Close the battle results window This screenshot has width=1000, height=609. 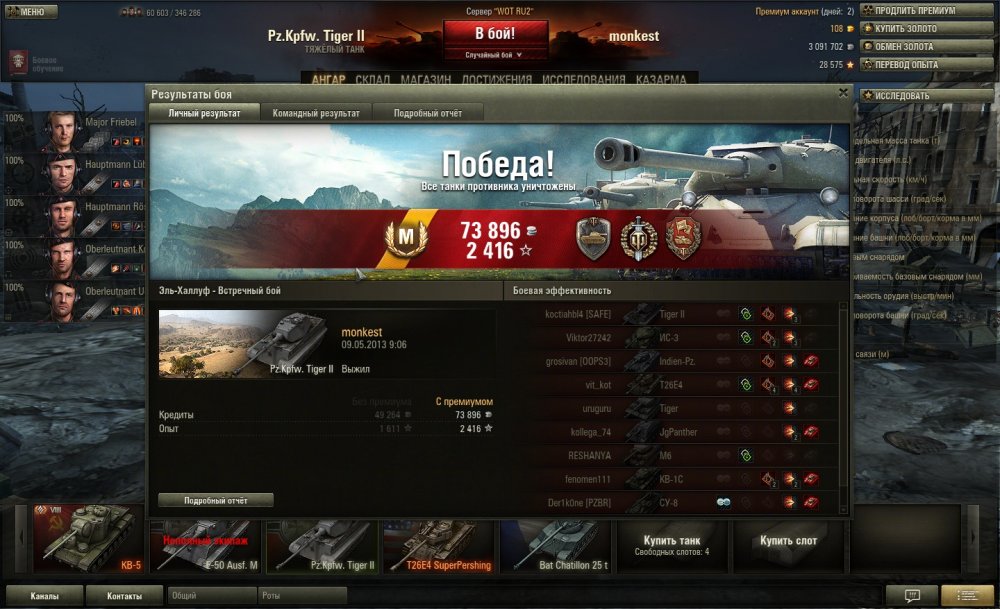pyautogui.click(x=843, y=93)
